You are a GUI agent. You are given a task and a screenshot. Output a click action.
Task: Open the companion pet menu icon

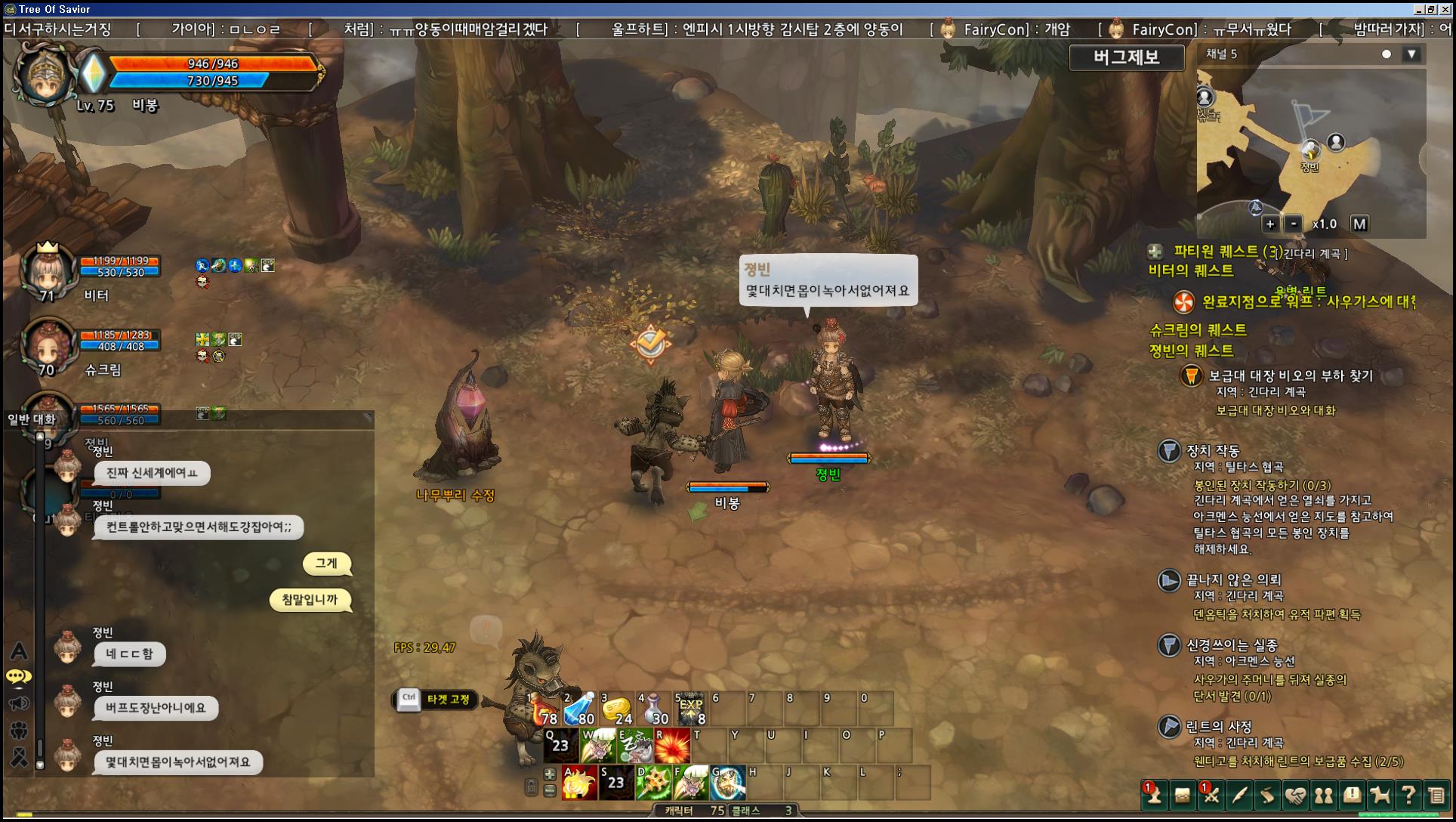[x=1380, y=795]
